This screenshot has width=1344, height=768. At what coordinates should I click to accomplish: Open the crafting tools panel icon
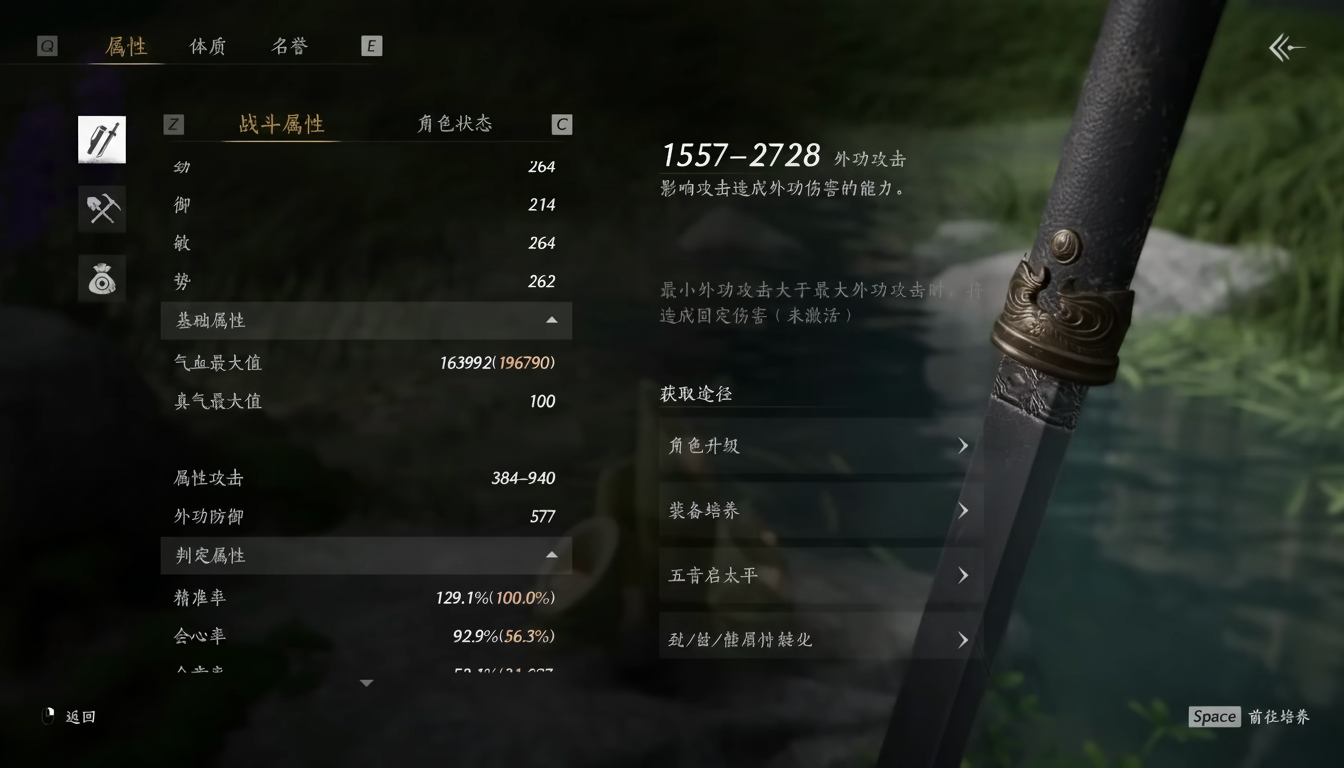pos(101,209)
